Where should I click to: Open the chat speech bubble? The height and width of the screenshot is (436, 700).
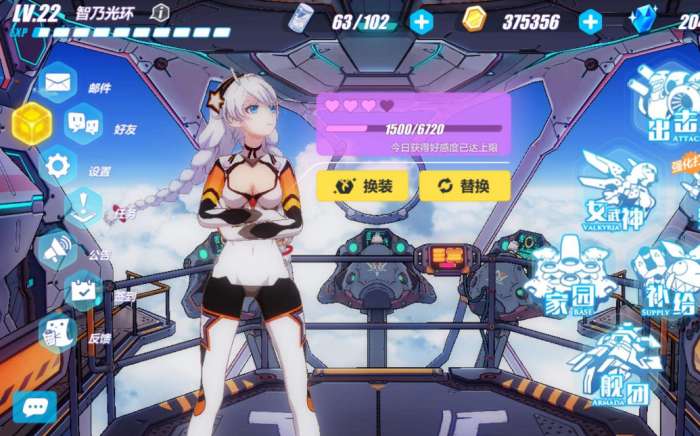pyautogui.click(x=34, y=406)
